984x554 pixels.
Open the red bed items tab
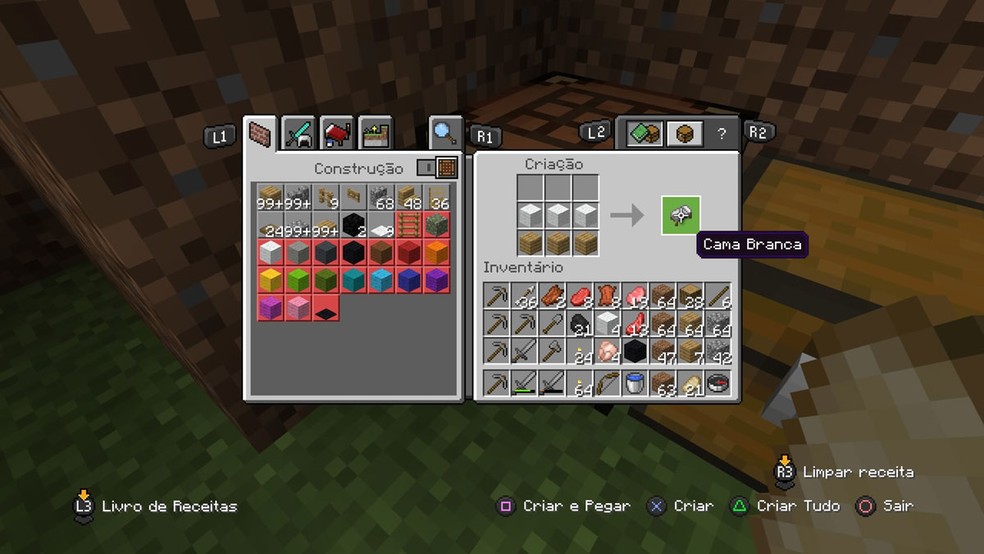[x=337, y=133]
